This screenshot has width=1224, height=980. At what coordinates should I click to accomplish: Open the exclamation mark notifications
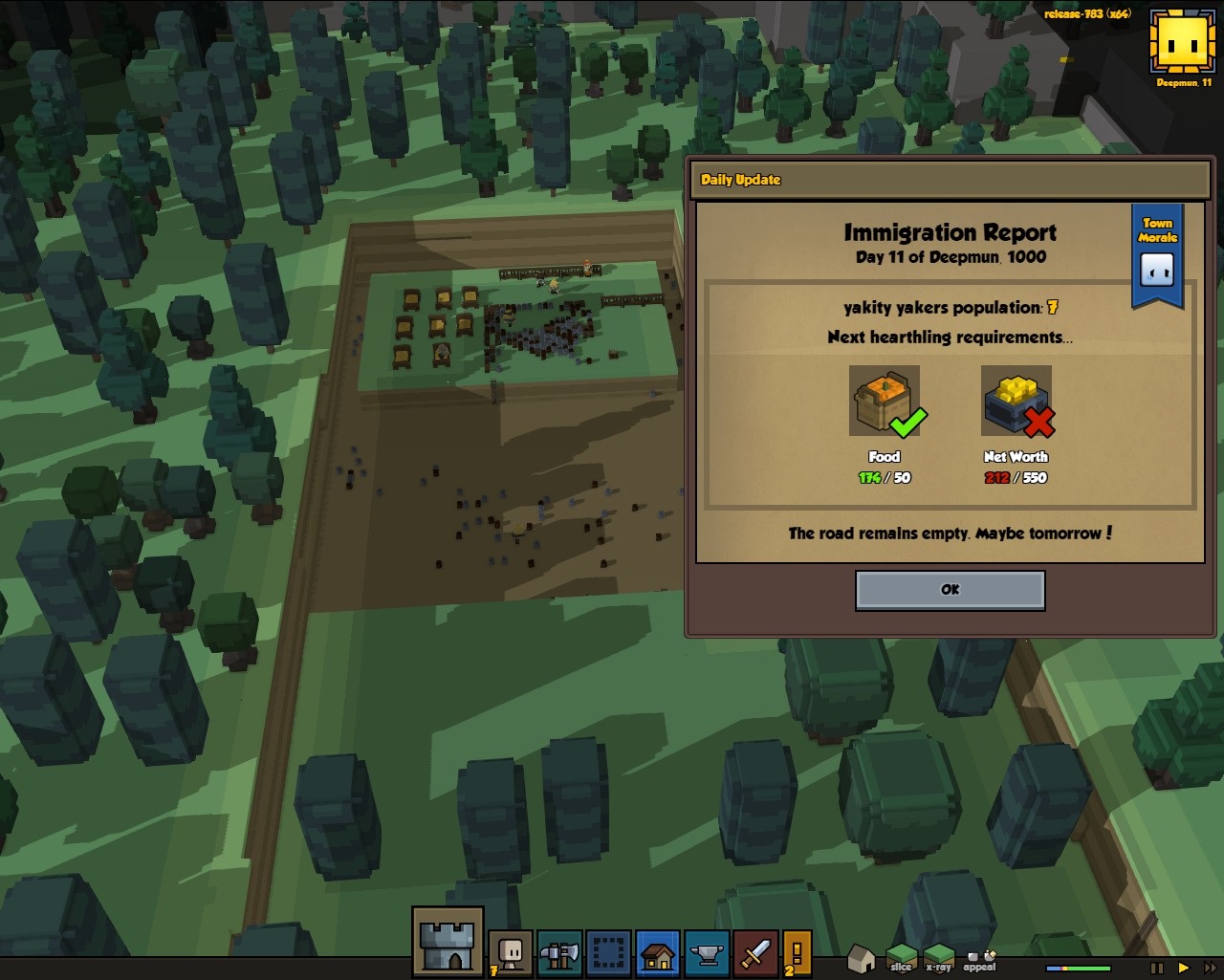point(798,953)
